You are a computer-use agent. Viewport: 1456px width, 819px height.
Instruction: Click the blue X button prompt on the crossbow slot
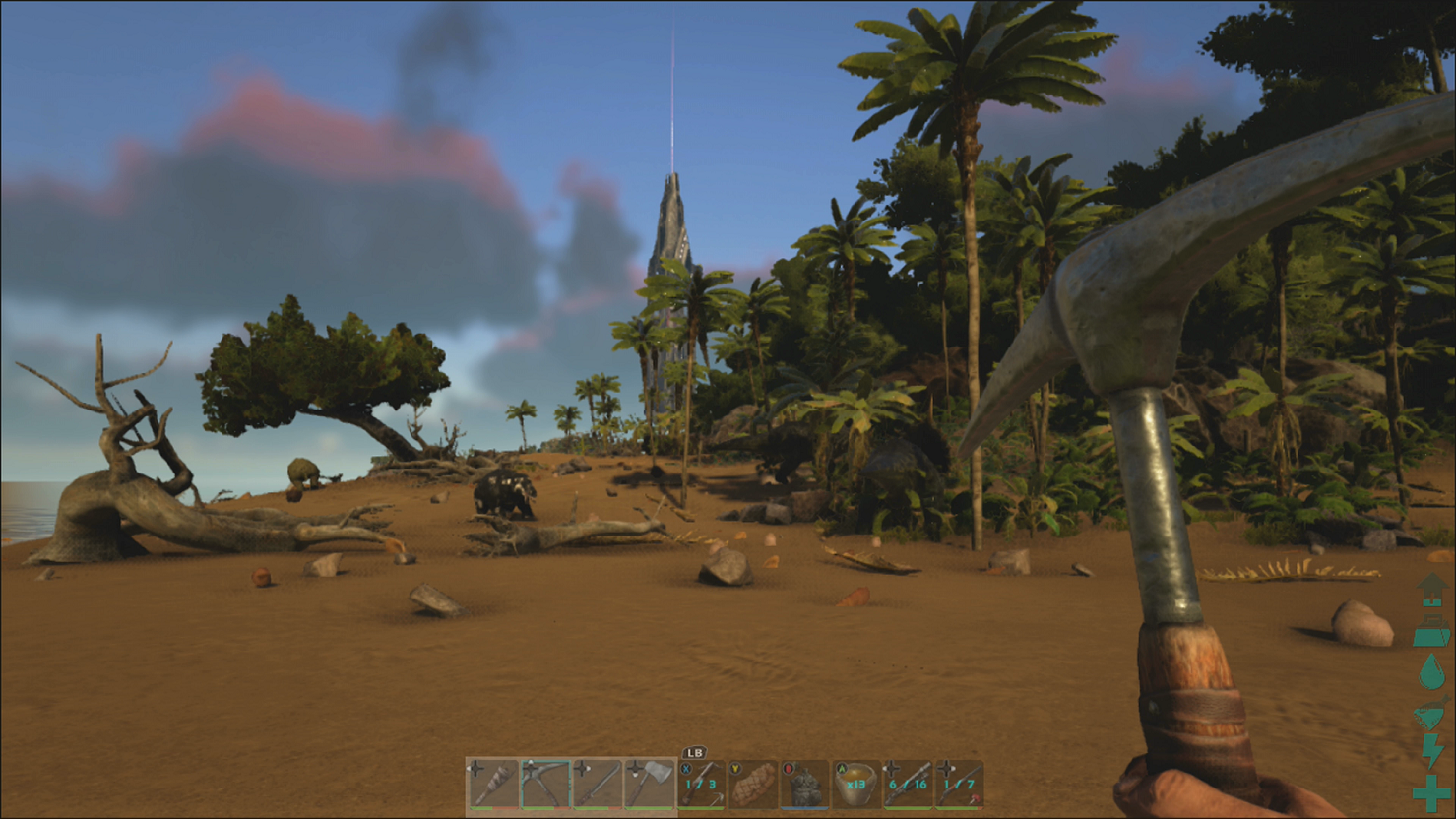(686, 769)
